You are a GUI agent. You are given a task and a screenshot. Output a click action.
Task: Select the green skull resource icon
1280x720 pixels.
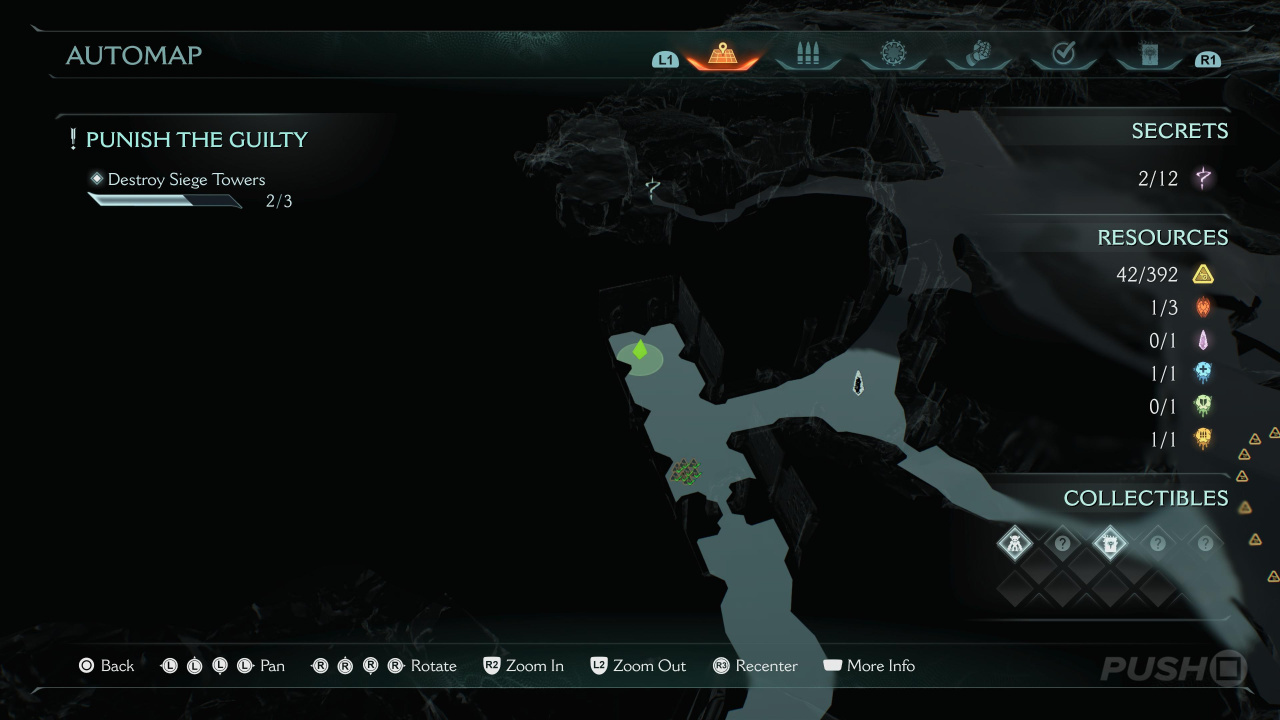tap(1203, 406)
